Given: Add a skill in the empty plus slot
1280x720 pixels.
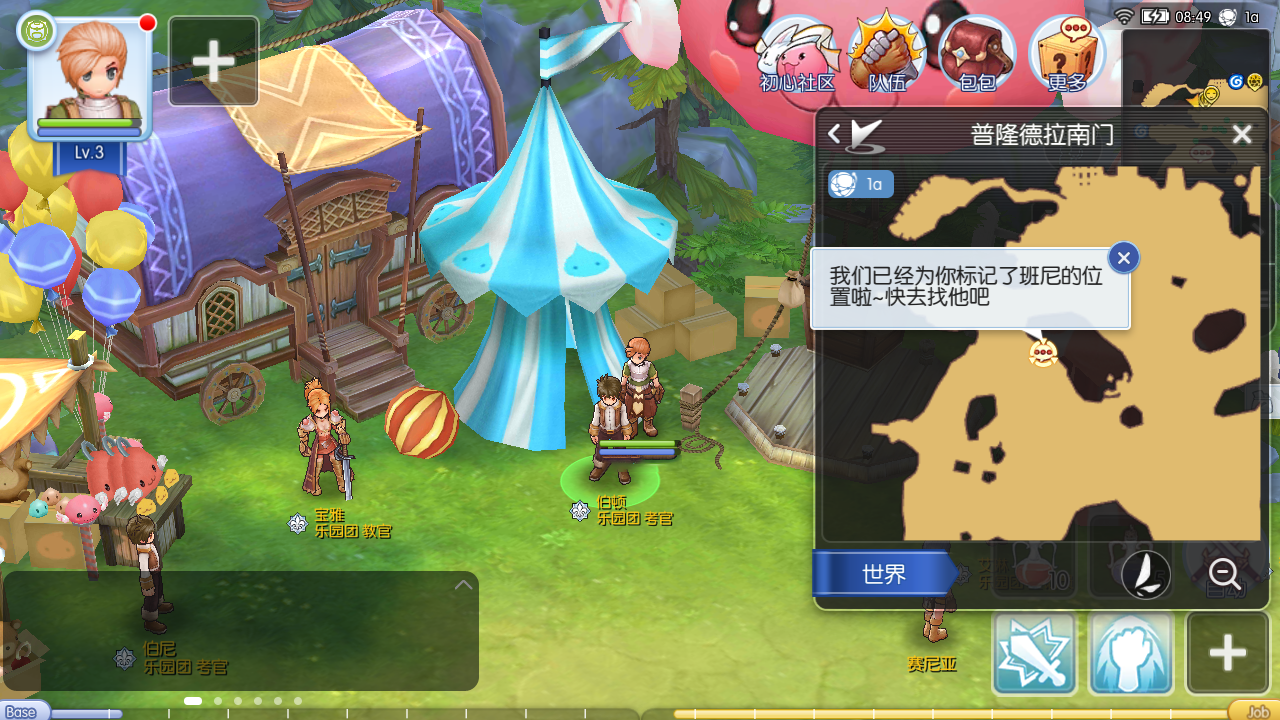Looking at the screenshot, I should pos(1227,653).
